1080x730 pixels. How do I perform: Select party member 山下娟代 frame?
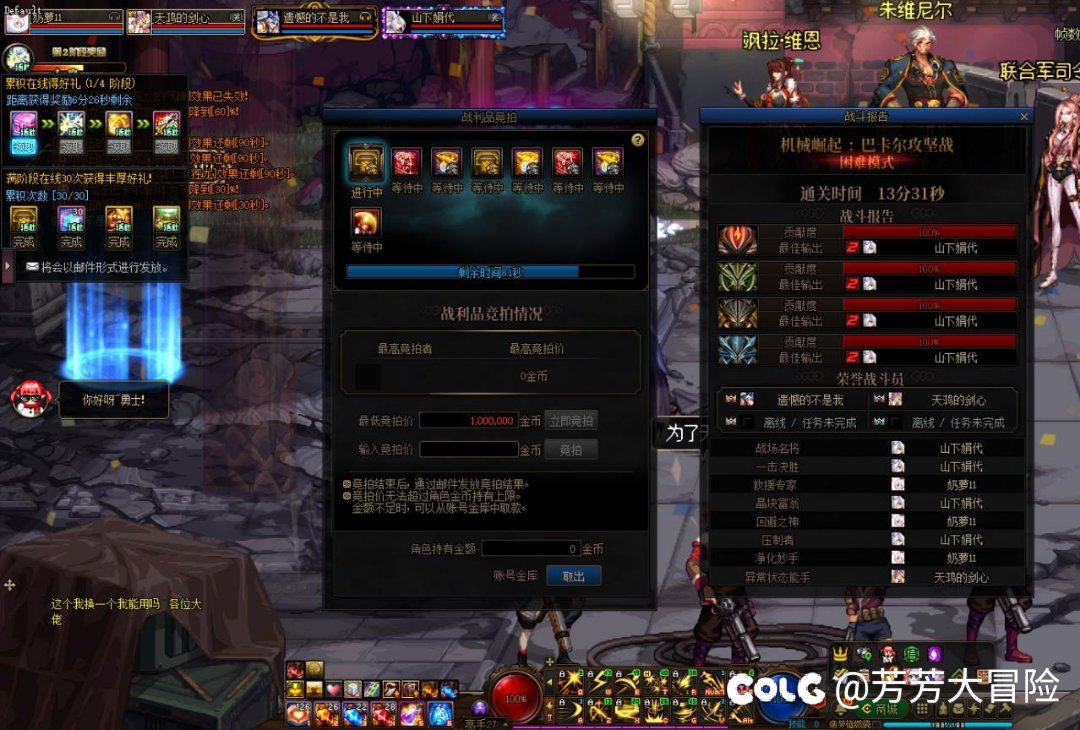pos(428,21)
